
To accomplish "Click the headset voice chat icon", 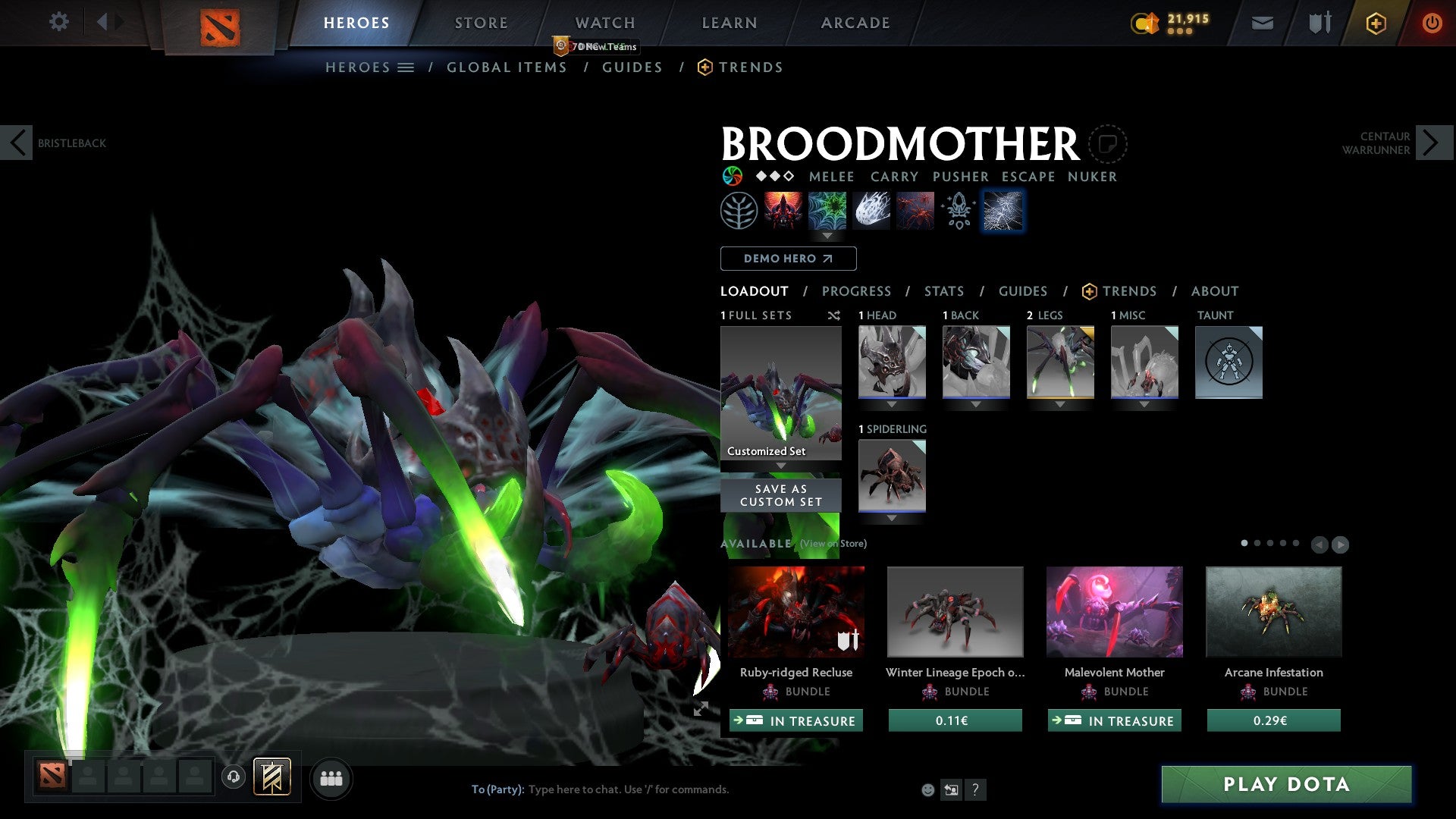I will click(233, 778).
